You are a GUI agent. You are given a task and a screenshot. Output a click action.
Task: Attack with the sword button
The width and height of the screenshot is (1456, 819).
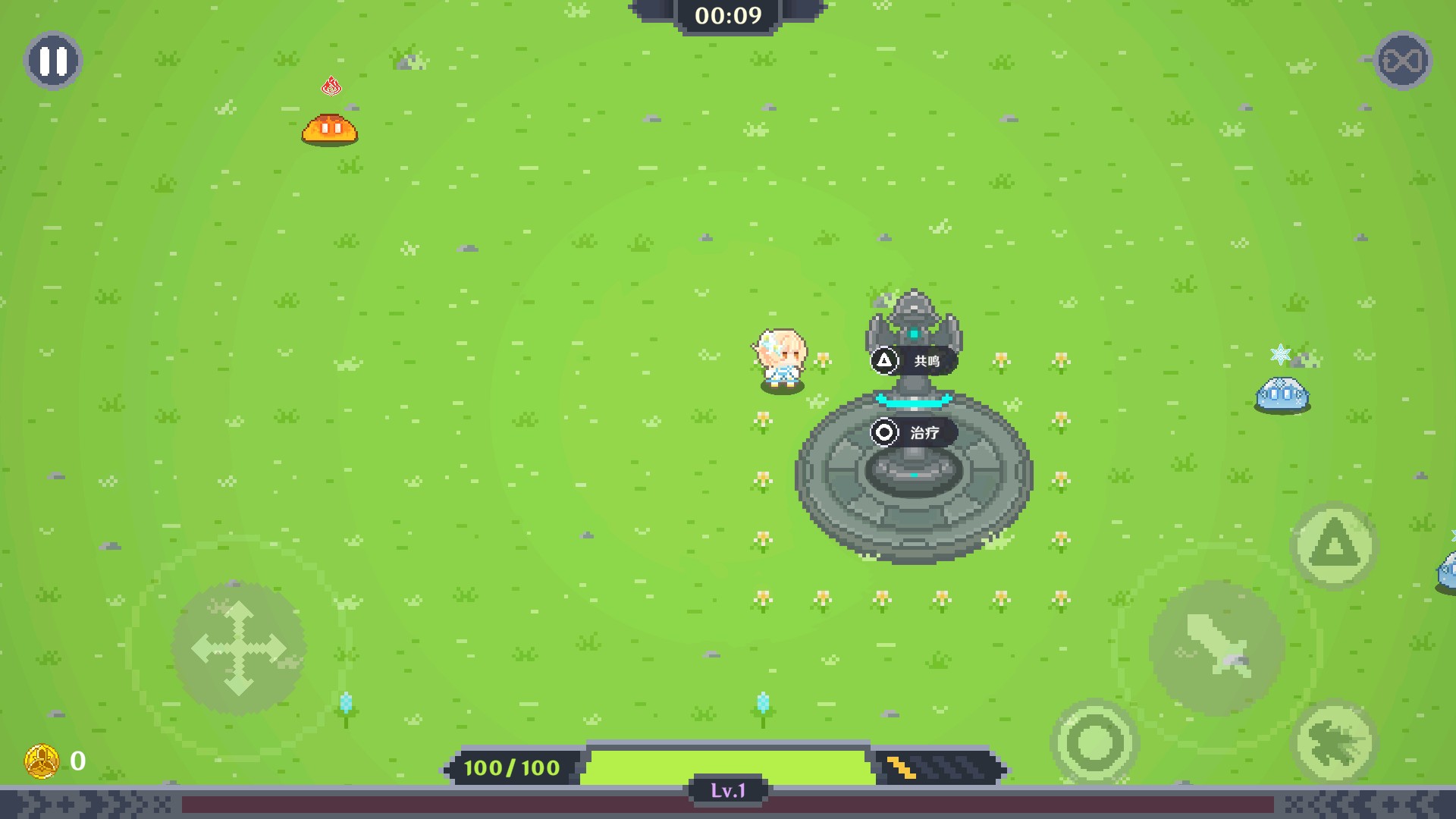pyautogui.click(x=1216, y=648)
